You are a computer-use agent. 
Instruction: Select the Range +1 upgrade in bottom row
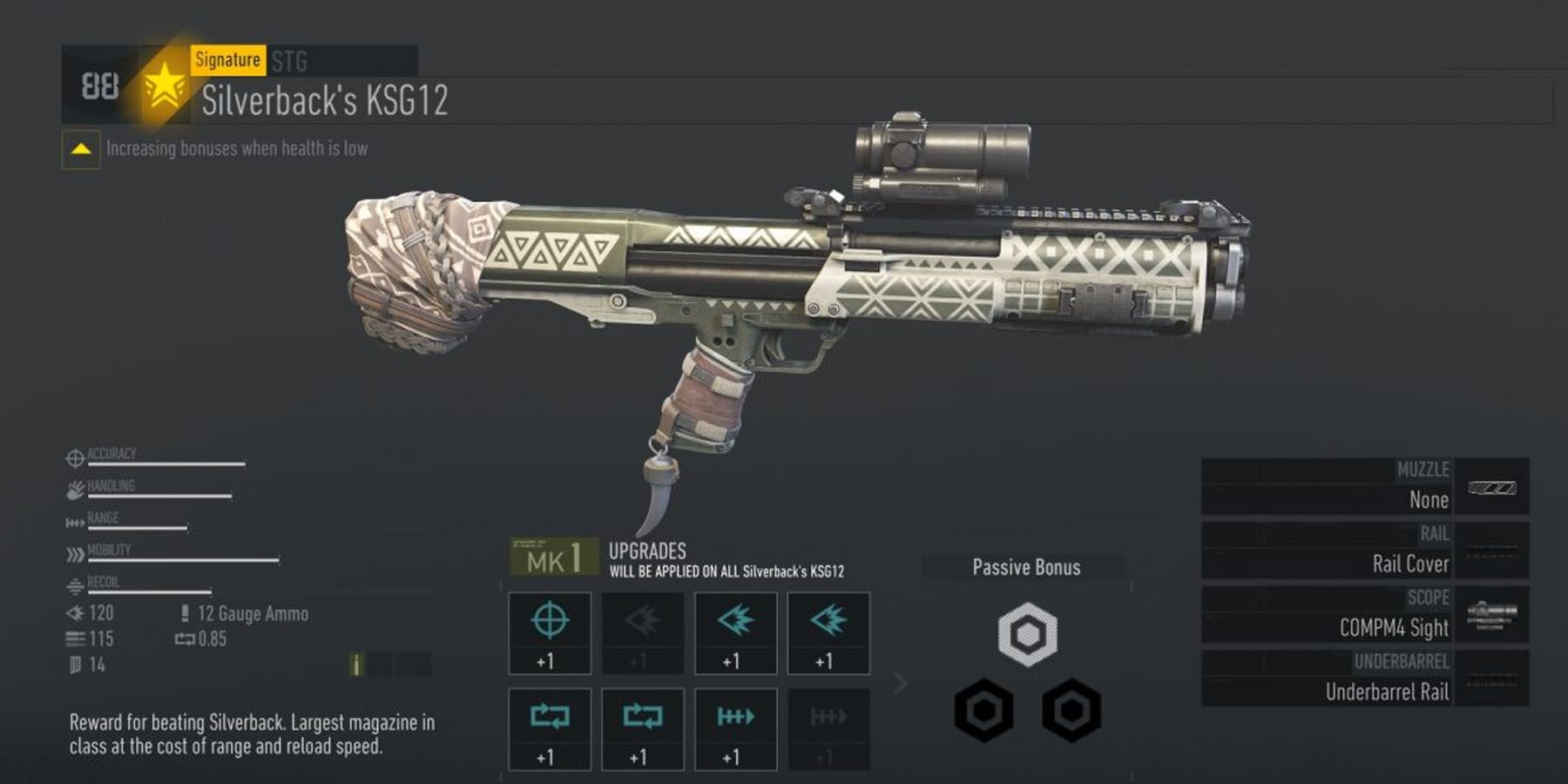pyautogui.click(x=734, y=730)
